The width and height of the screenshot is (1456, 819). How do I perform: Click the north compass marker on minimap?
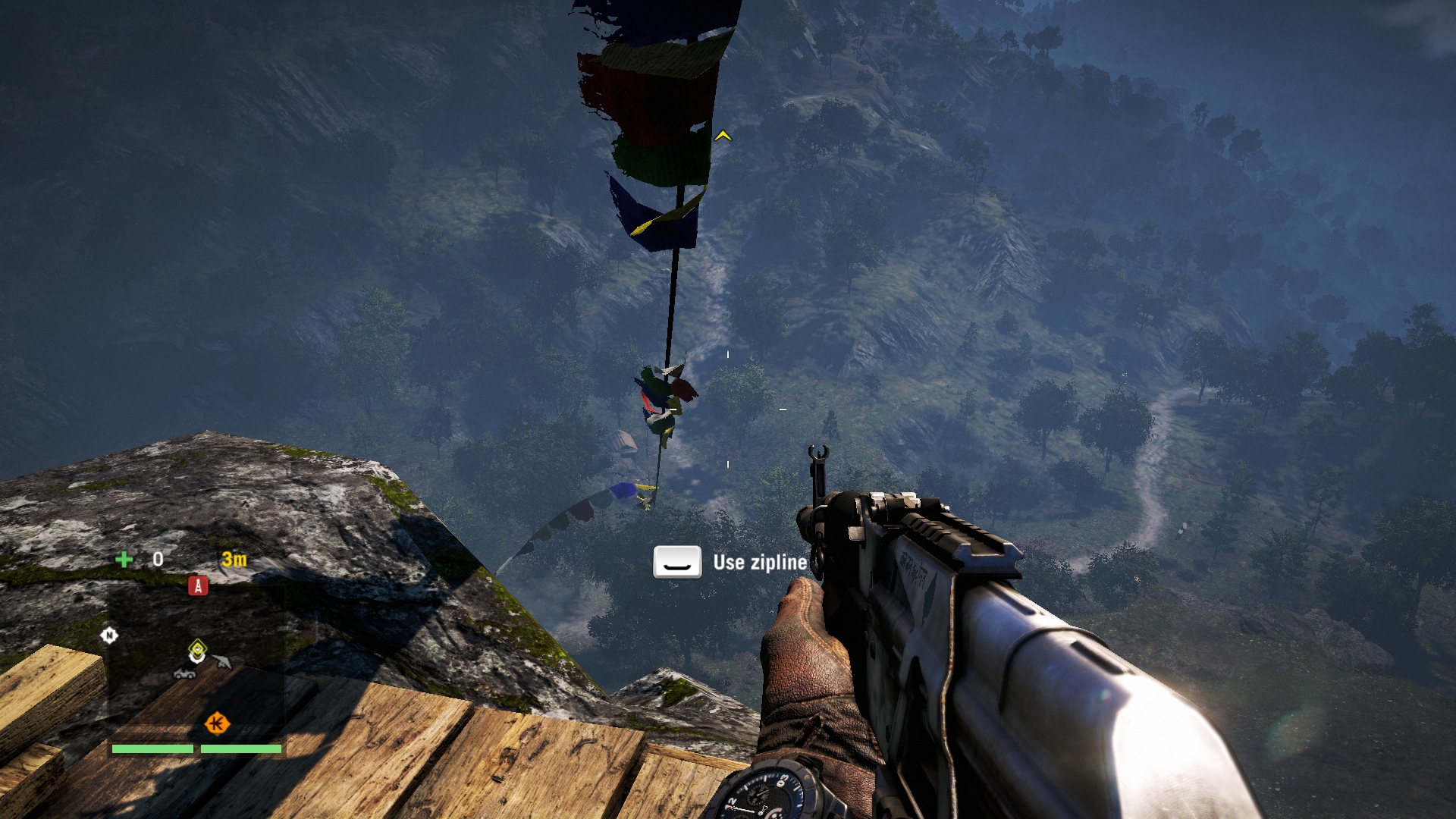[x=109, y=635]
